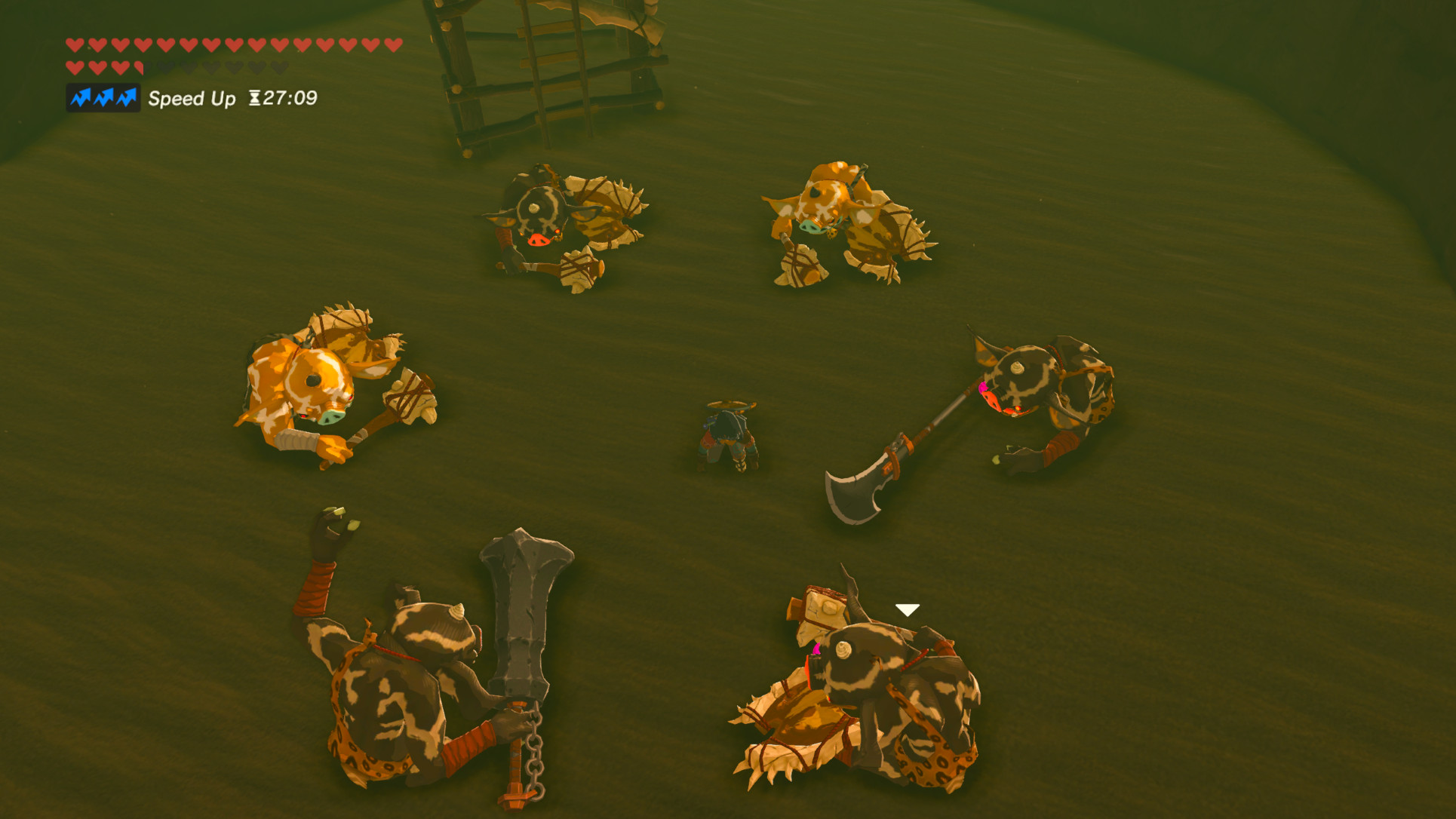Expand the Speed Up buff details
1456x819 pixels.
click(193, 99)
